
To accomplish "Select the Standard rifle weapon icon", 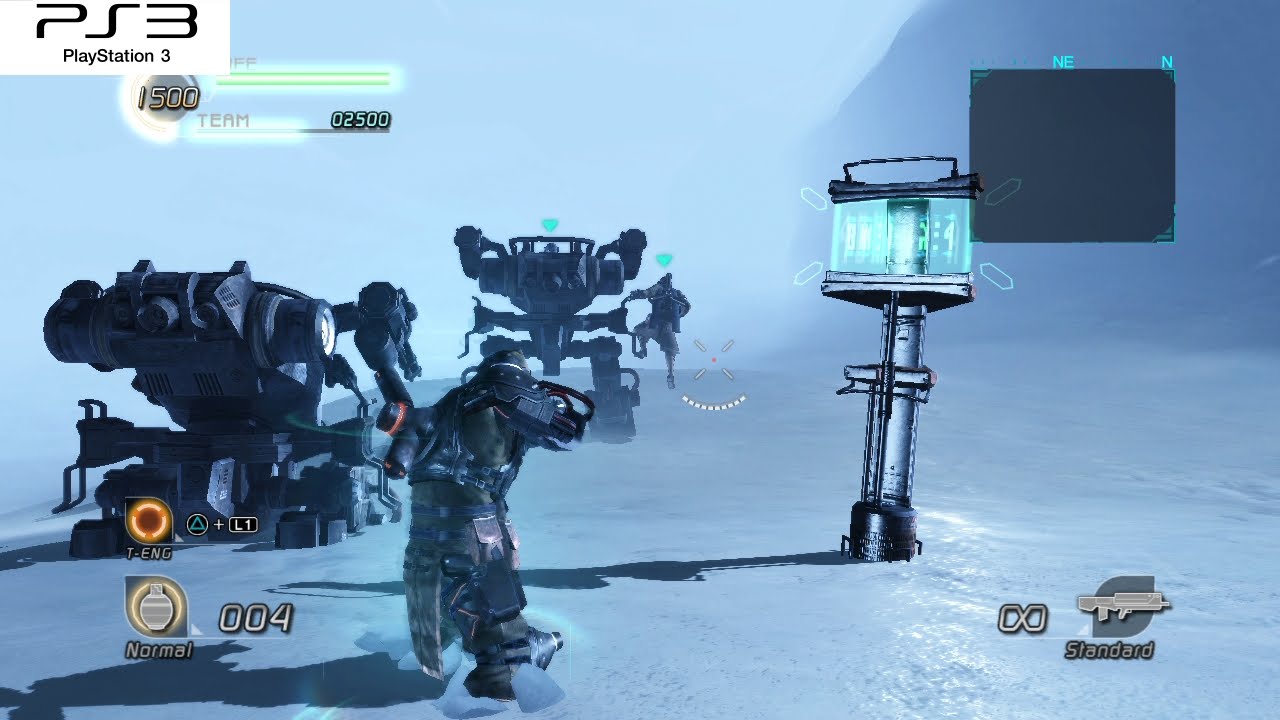I will (x=1120, y=608).
